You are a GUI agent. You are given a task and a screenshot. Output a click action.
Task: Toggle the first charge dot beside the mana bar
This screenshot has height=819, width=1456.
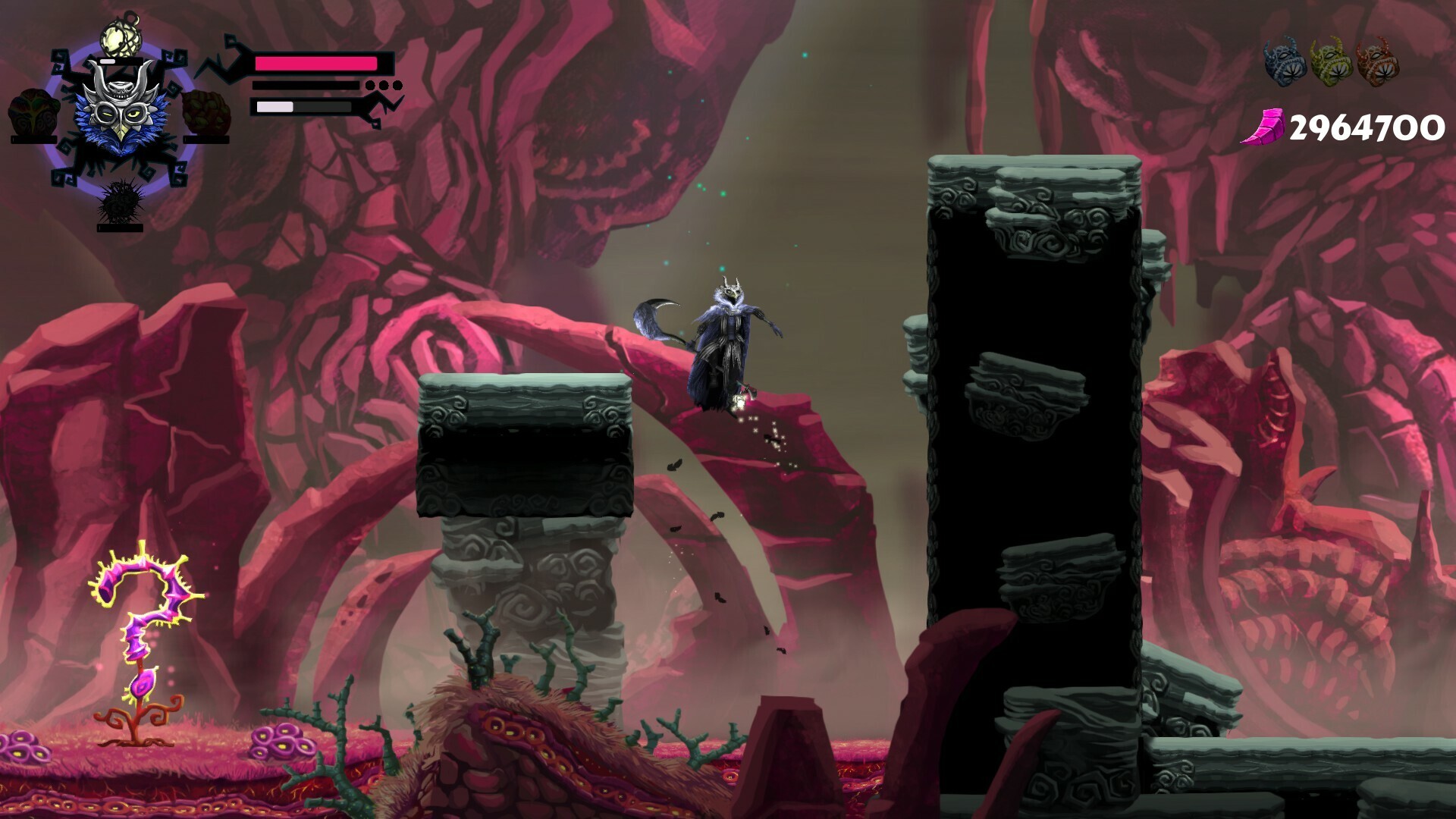(369, 86)
